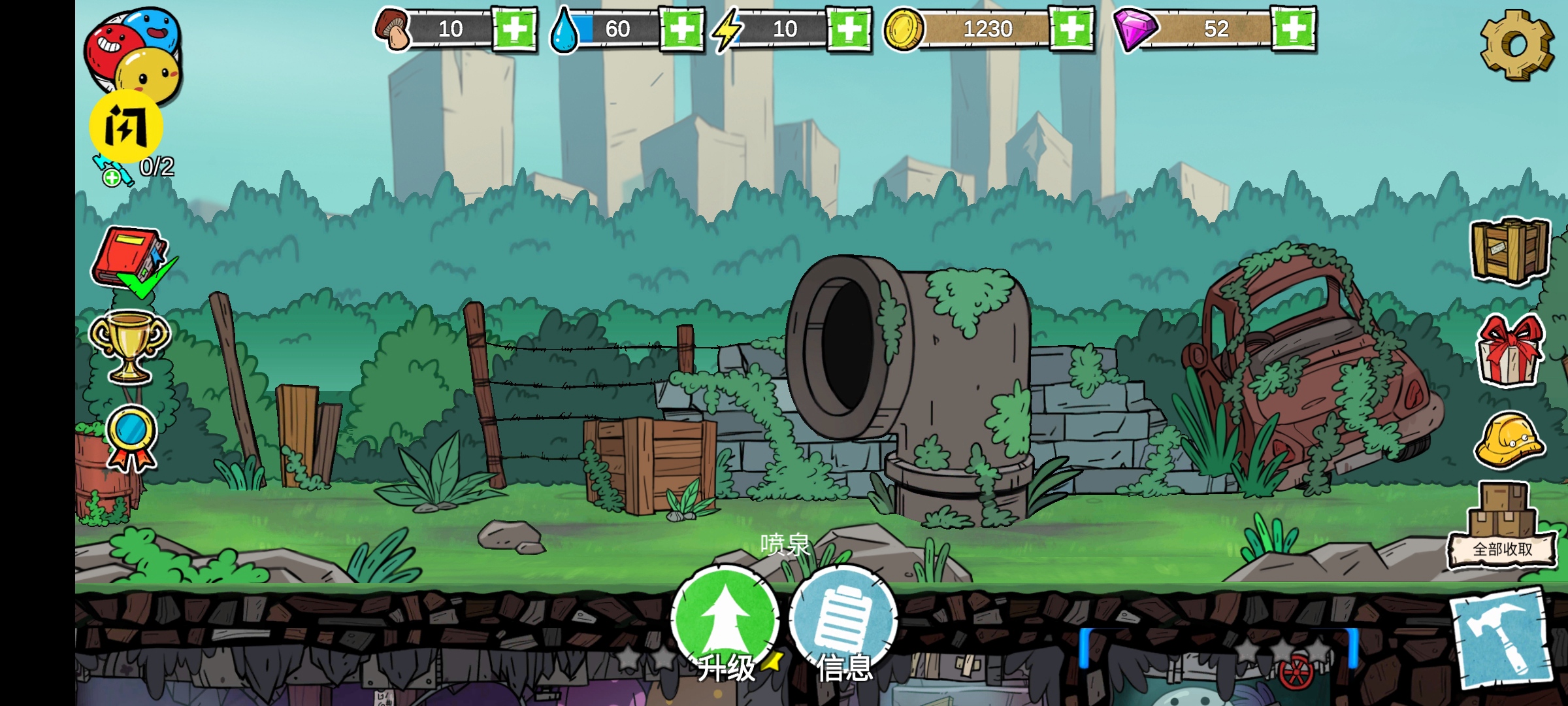Add a syringe with the green plus

click(112, 177)
